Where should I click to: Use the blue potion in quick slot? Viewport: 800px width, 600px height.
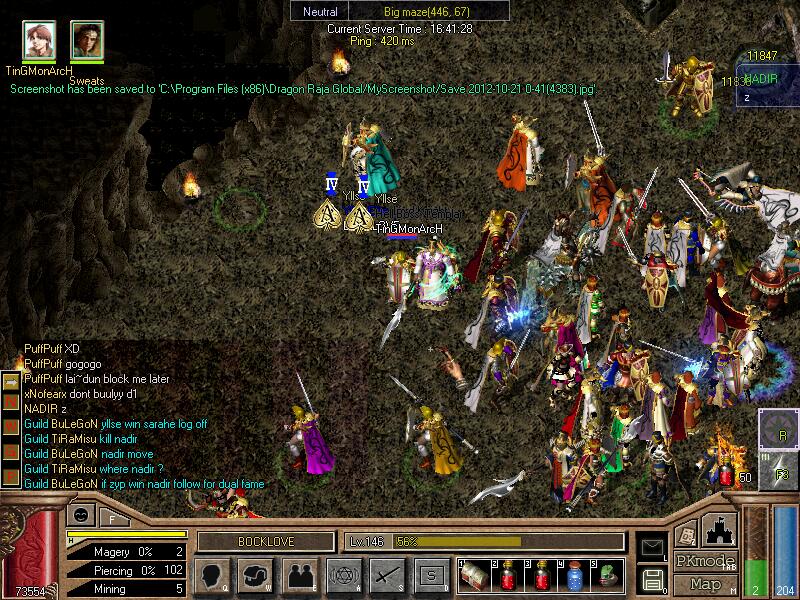pos(574,575)
